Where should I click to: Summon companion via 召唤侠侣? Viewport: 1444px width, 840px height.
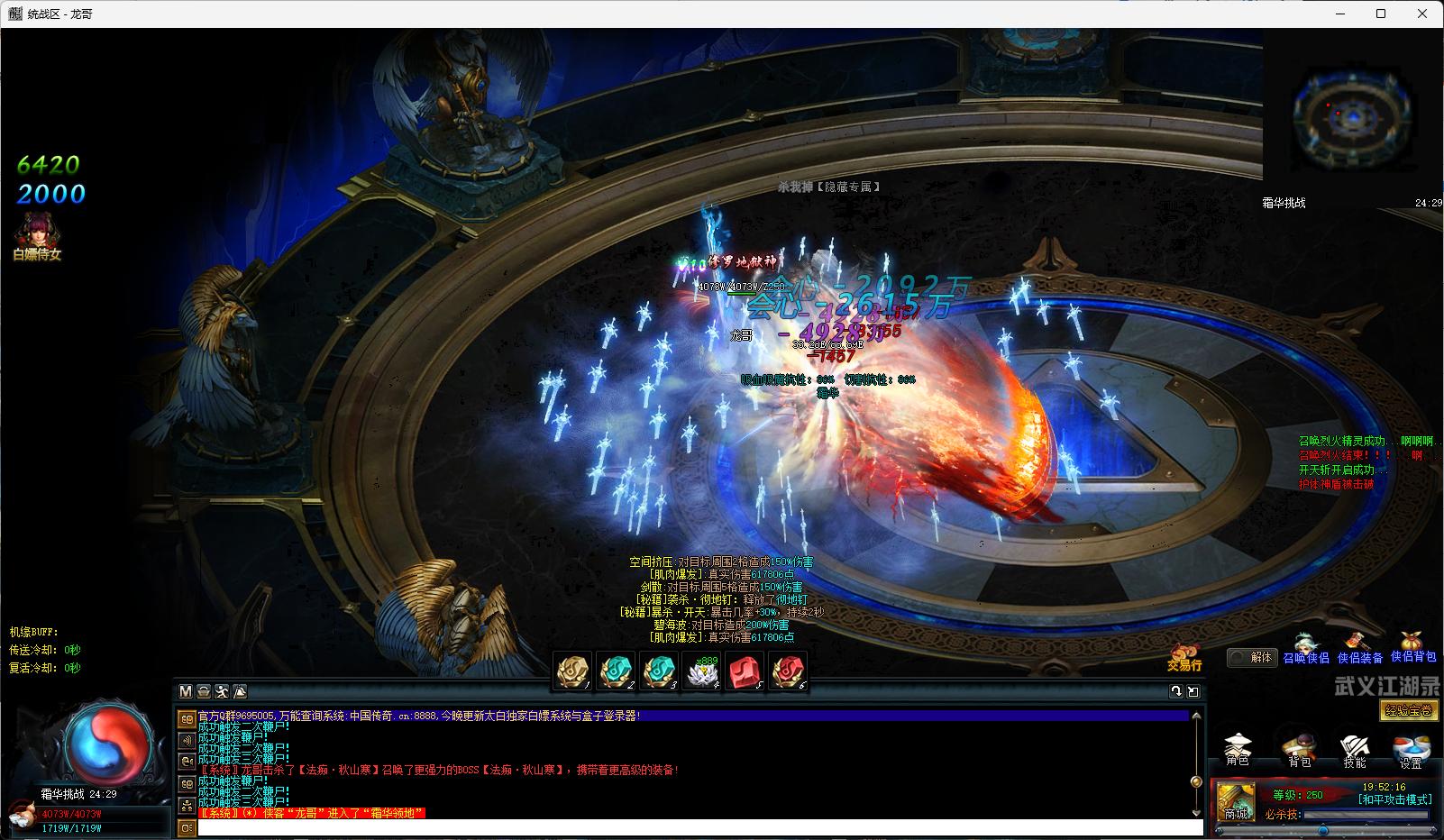[x=1305, y=651]
